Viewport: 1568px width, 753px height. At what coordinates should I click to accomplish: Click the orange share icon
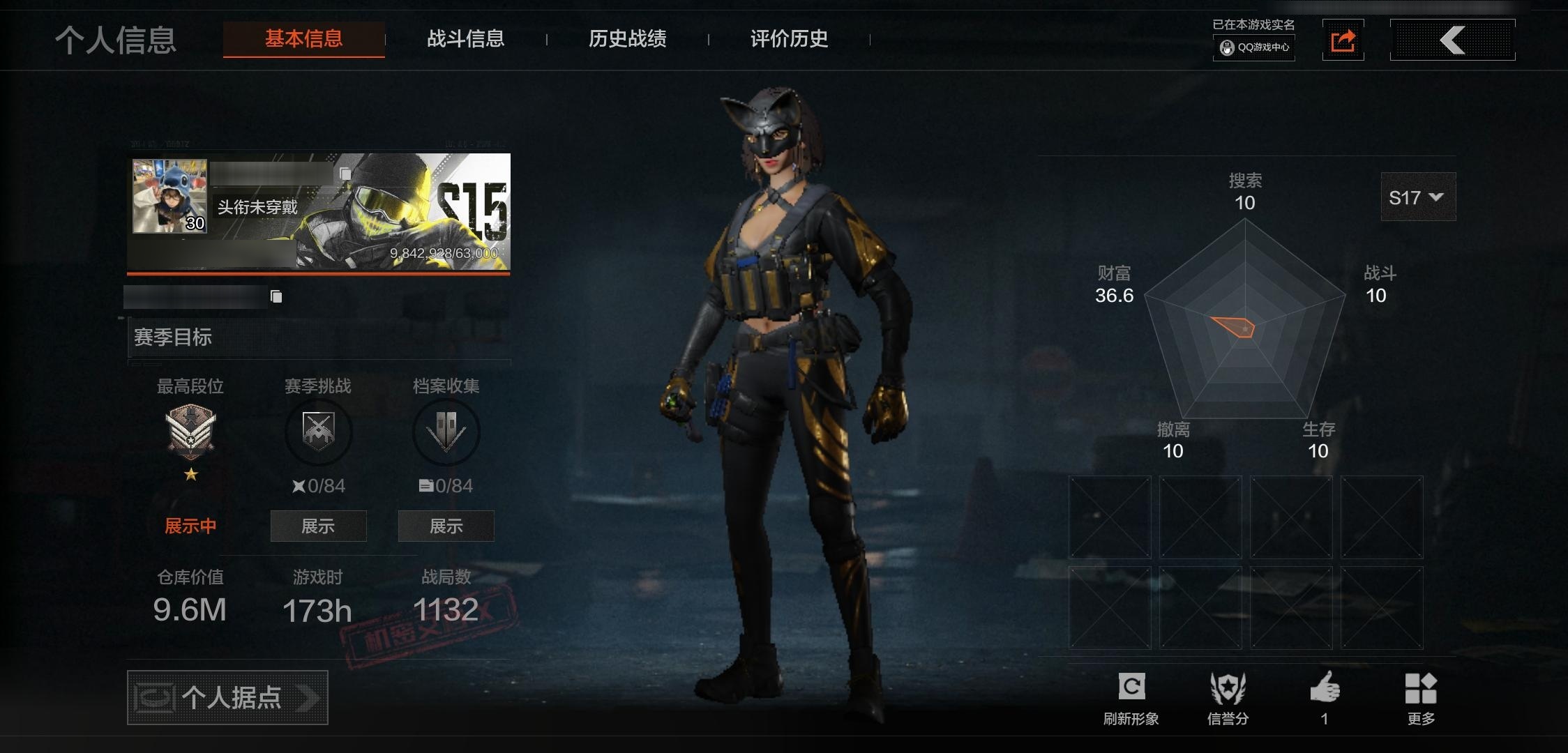(x=1343, y=40)
